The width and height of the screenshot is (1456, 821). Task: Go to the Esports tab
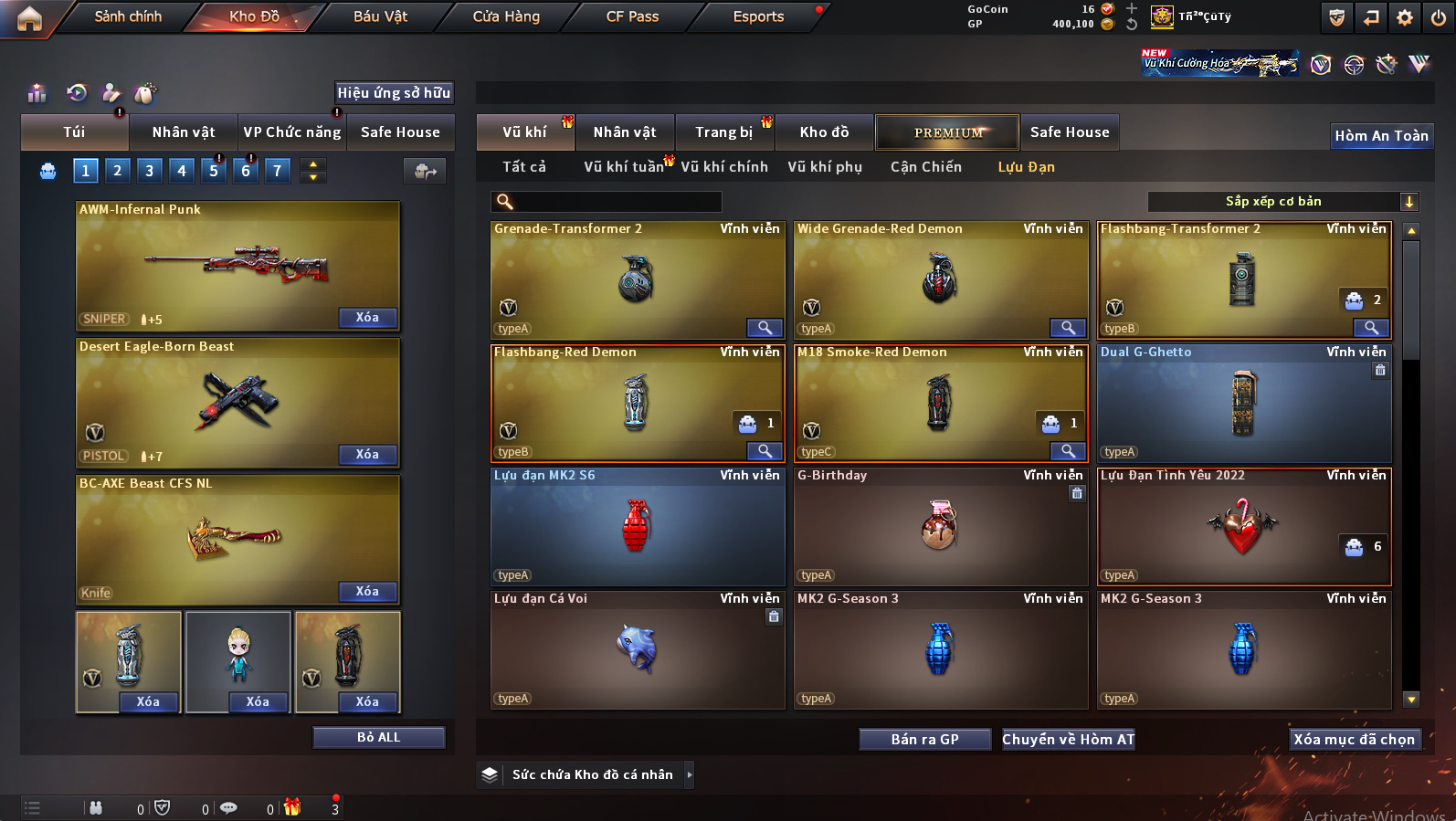click(758, 16)
